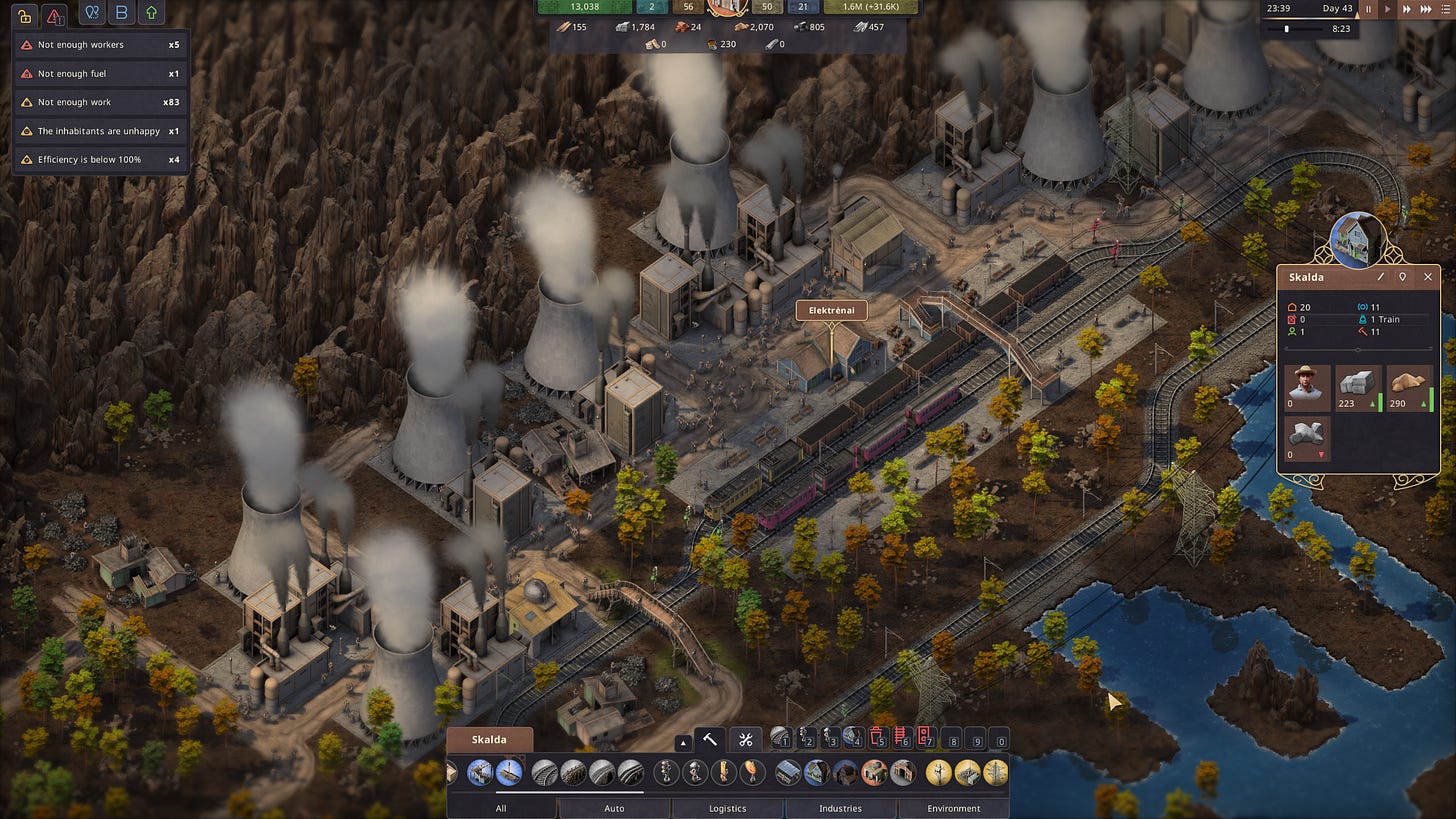Switch to the Logistics build category

(x=727, y=808)
